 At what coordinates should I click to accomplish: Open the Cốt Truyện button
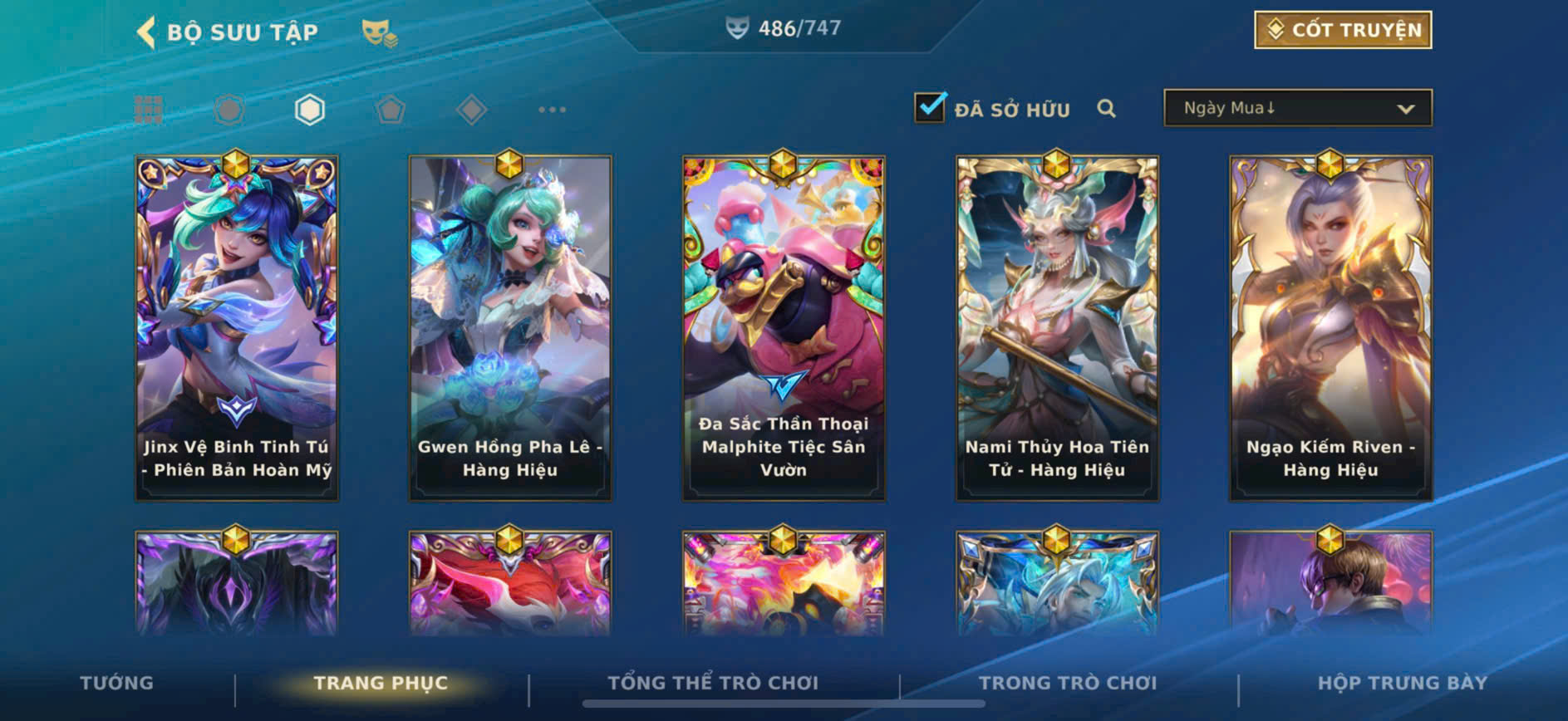(x=1342, y=30)
